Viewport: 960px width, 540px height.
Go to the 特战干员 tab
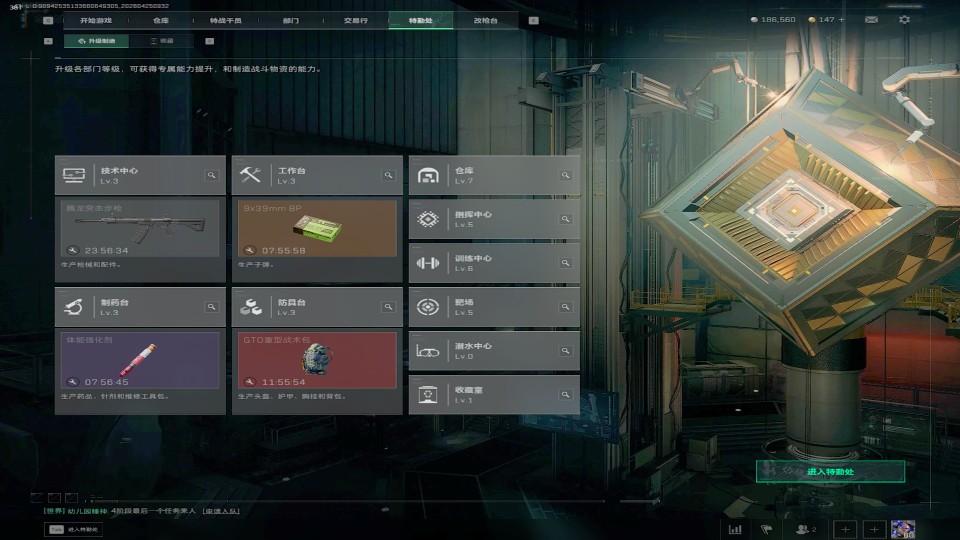coord(226,20)
